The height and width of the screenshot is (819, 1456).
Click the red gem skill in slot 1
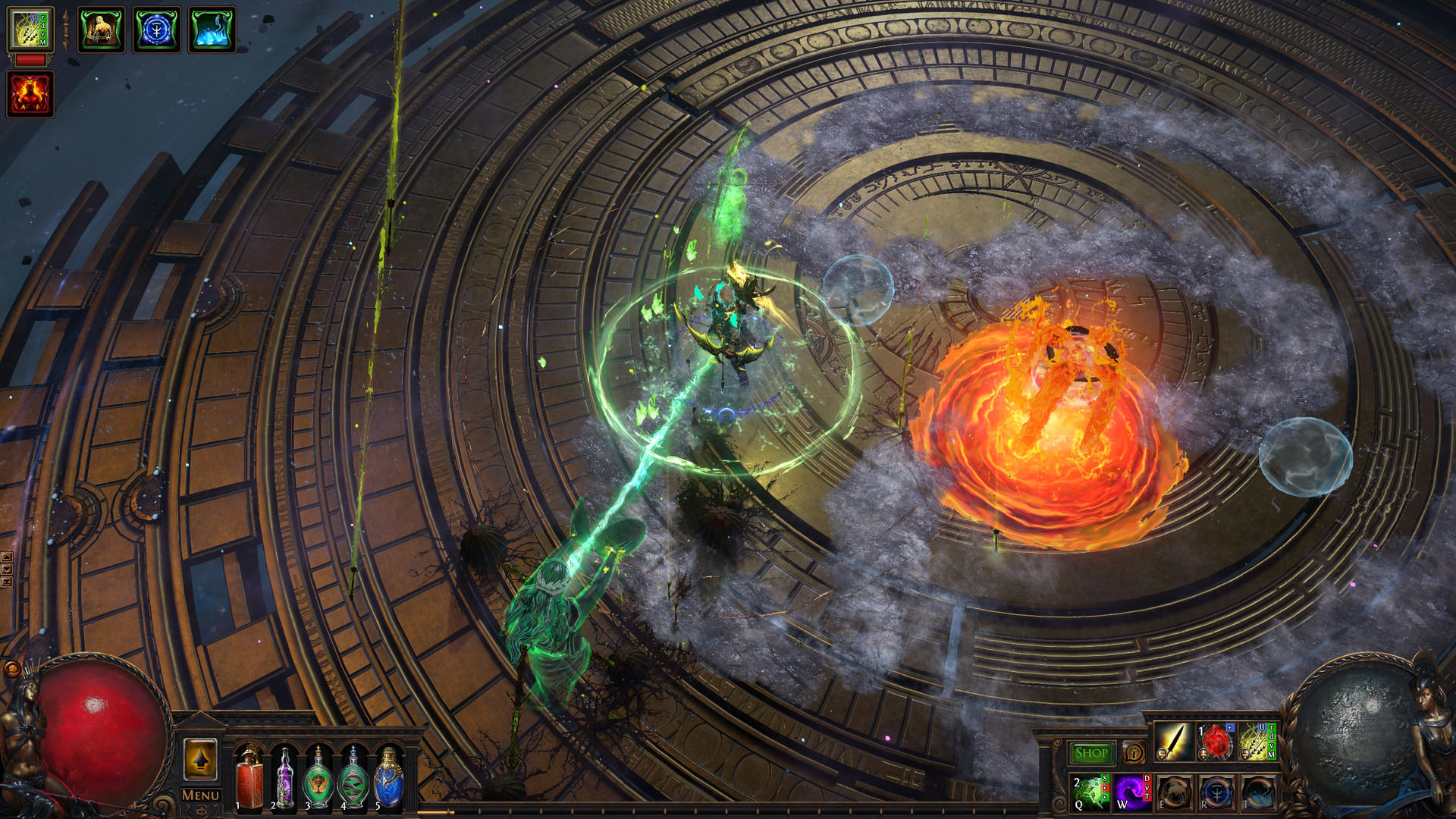(x=1217, y=742)
